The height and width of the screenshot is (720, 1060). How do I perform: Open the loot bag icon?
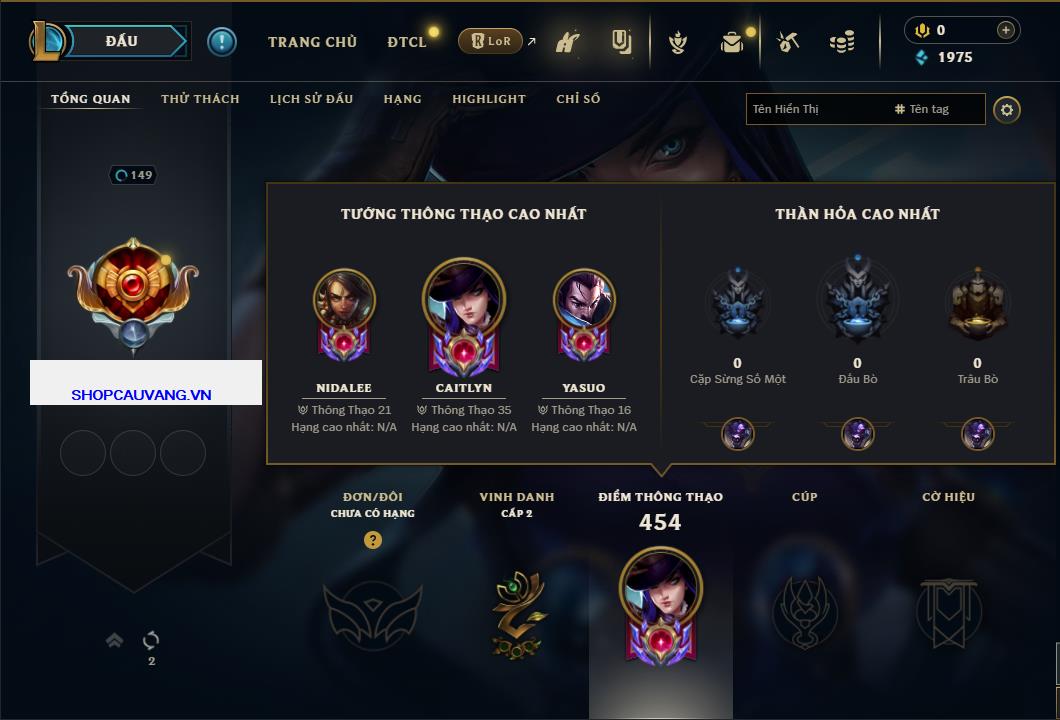click(x=732, y=42)
